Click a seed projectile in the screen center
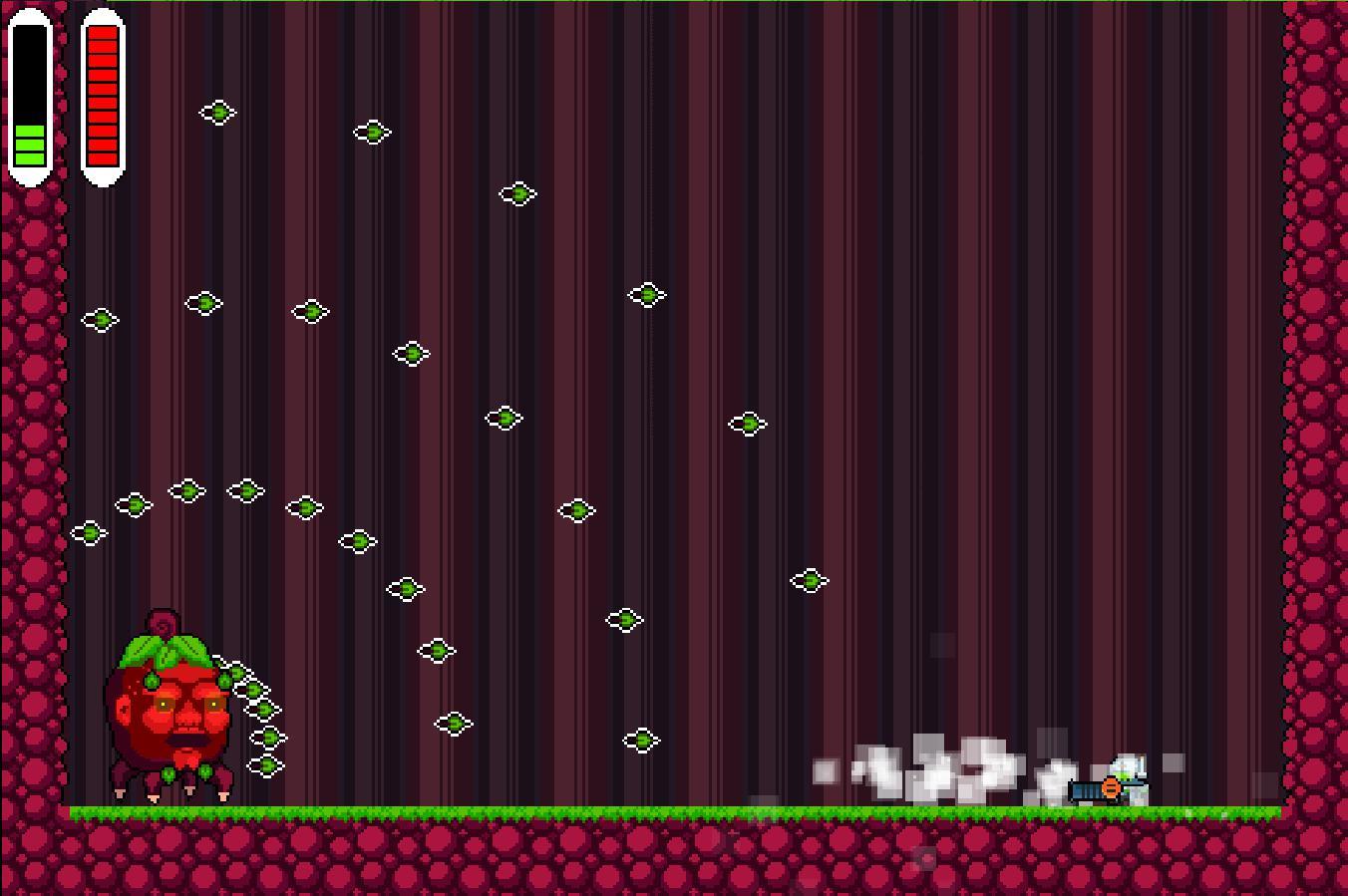 coord(750,424)
